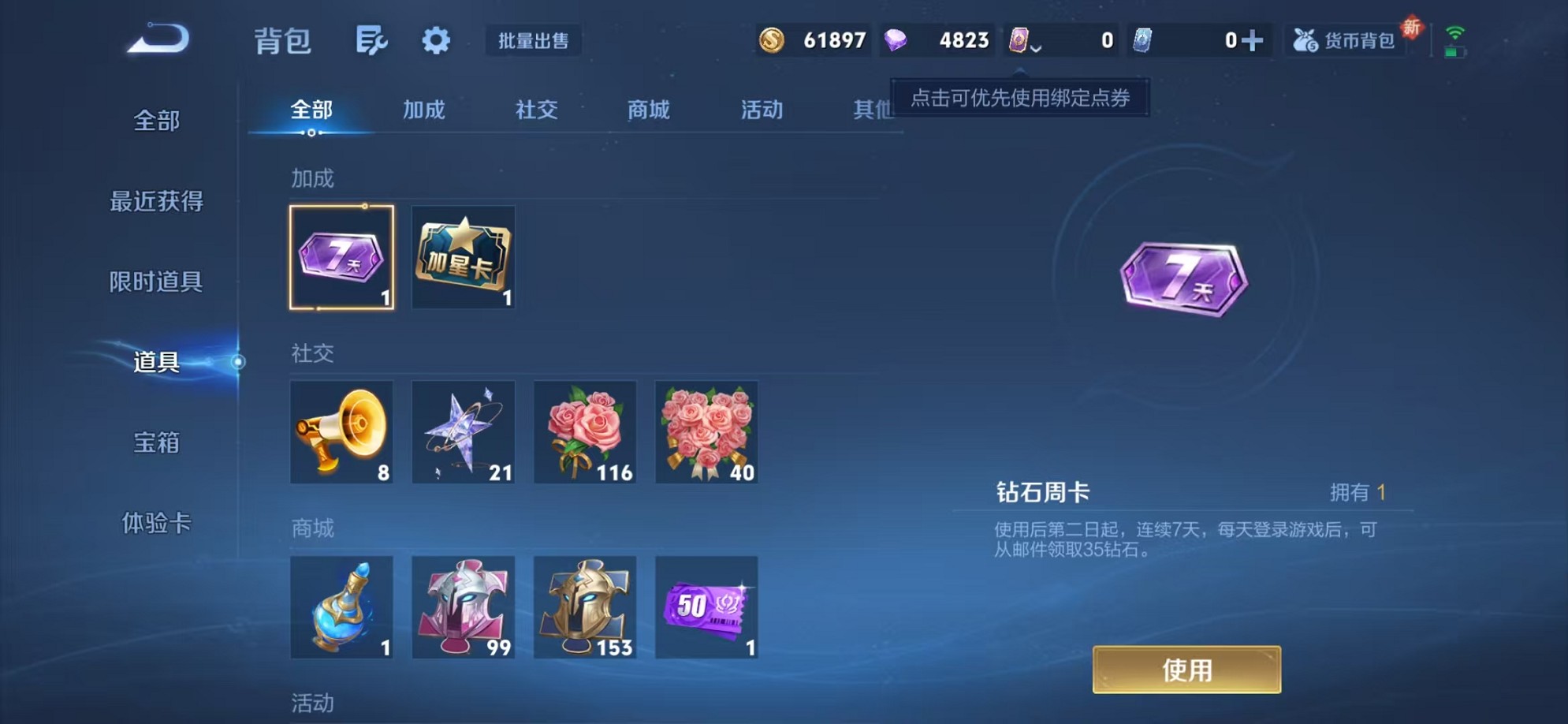Select the rose bouquet item with count 116
Viewport: 1568px width, 724px height.
(x=585, y=432)
